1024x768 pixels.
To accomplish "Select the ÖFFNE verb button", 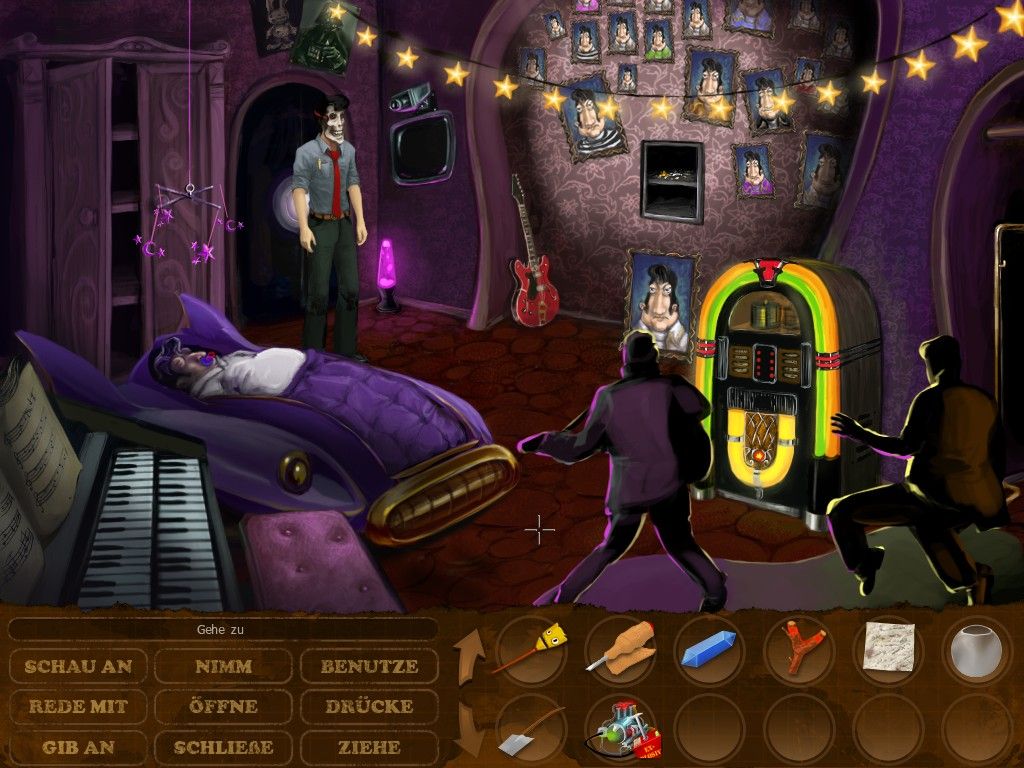I will 223,706.
